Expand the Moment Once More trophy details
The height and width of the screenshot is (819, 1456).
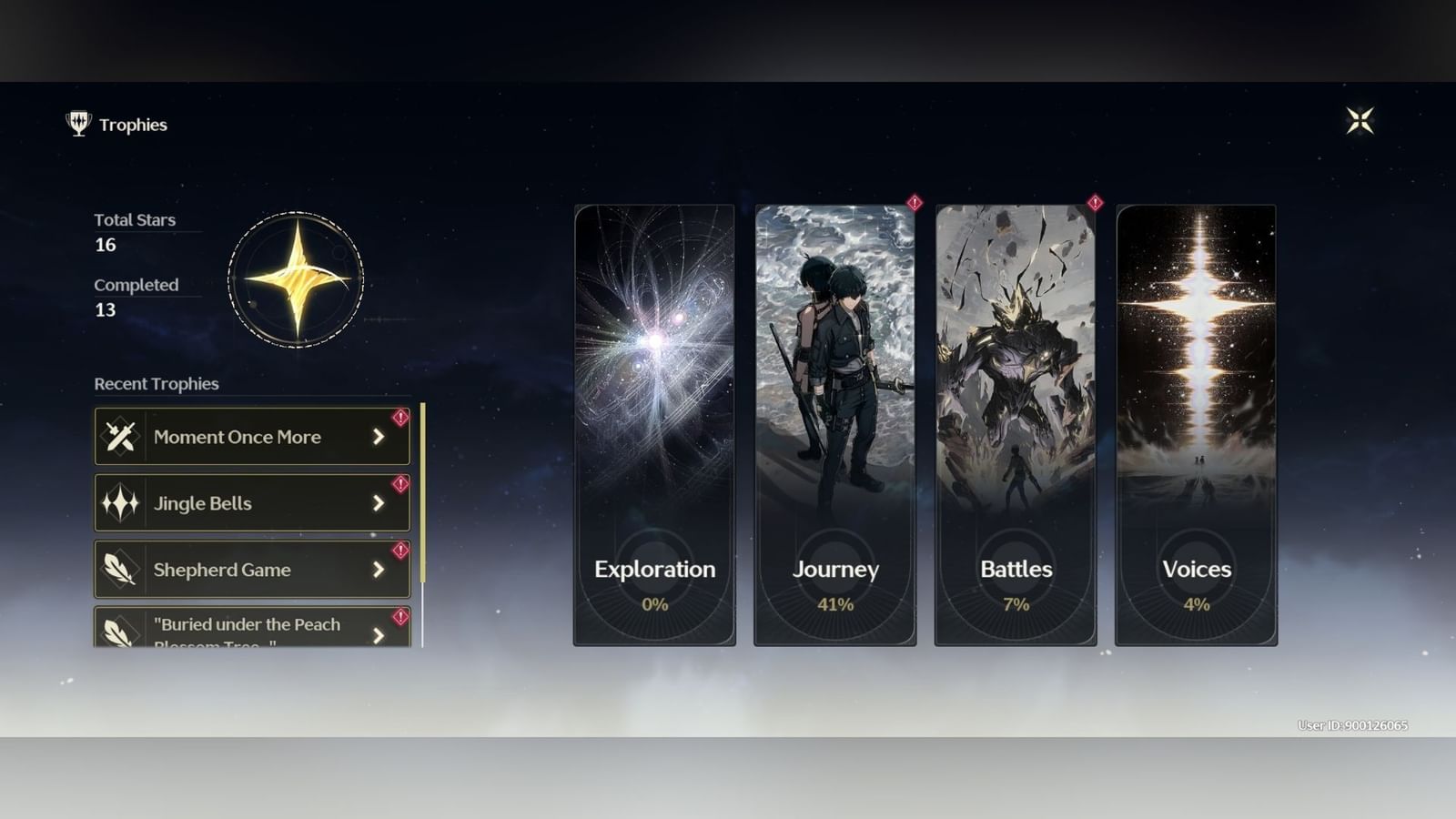[x=377, y=437]
